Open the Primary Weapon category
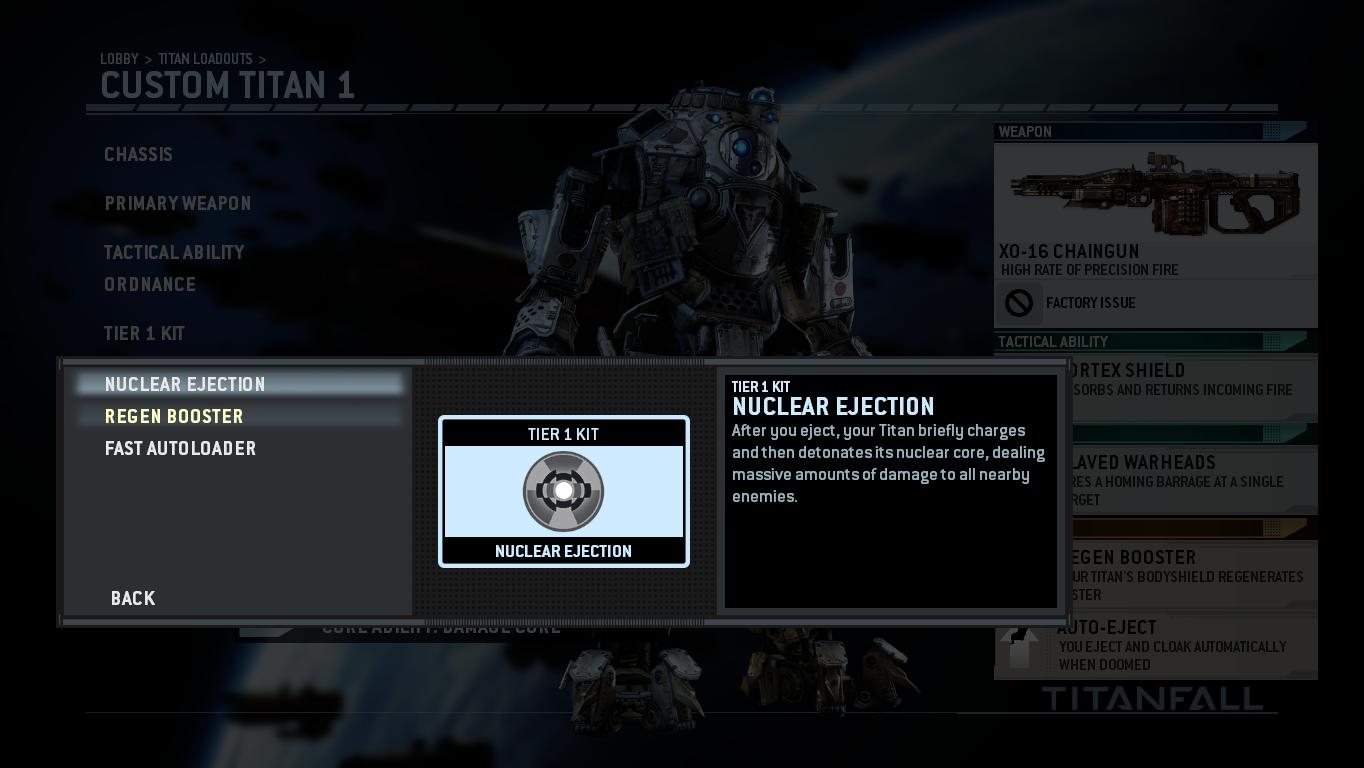The width and height of the screenshot is (1364, 768). pos(178,204)
